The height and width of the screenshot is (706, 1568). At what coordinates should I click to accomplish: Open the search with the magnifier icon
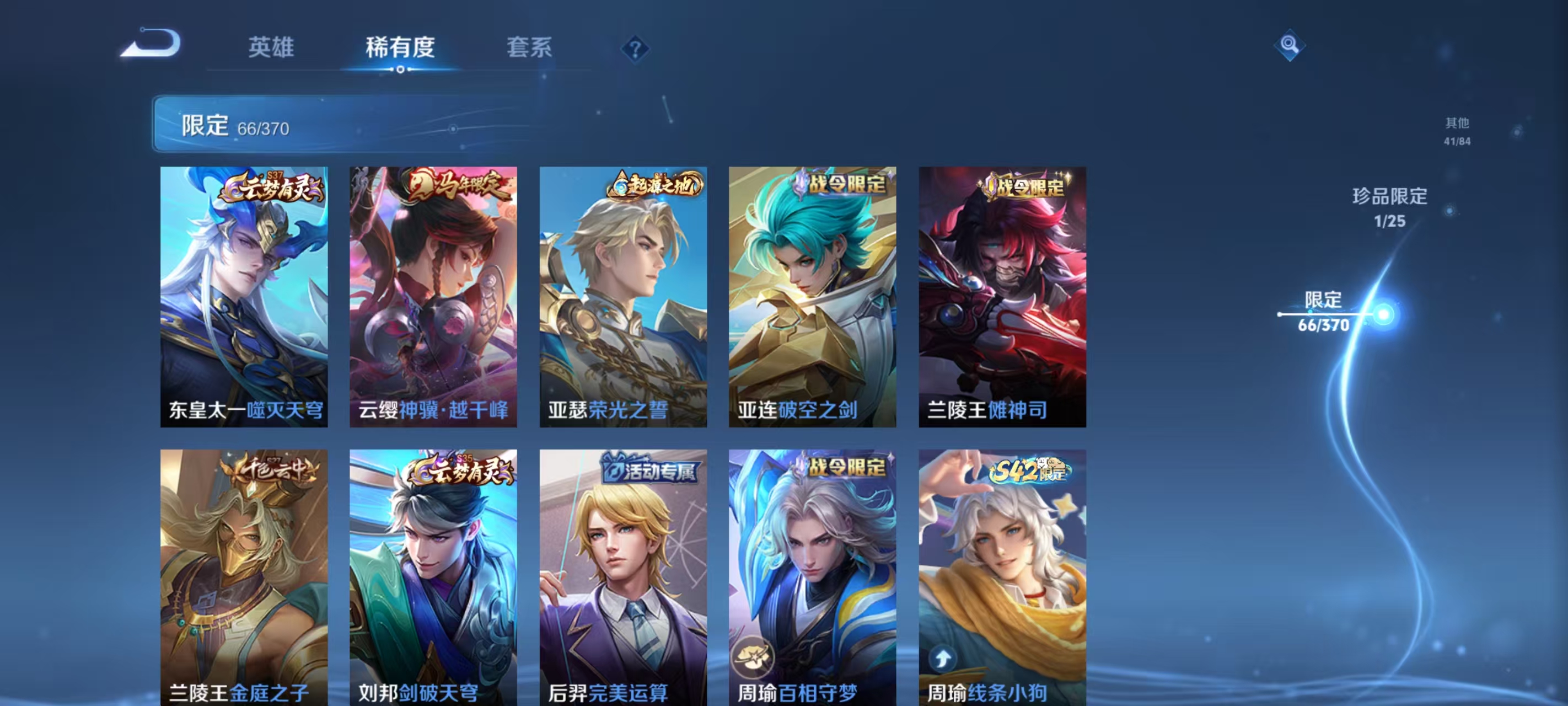pyautogui.click(x=1291, y=45)
